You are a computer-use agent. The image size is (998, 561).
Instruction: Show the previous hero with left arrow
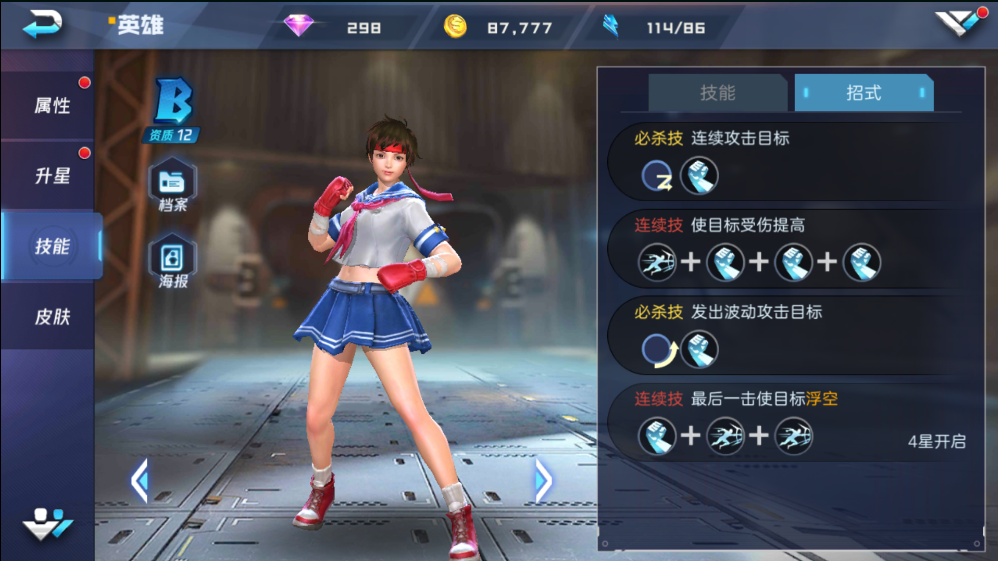click(x=139, y=482)
